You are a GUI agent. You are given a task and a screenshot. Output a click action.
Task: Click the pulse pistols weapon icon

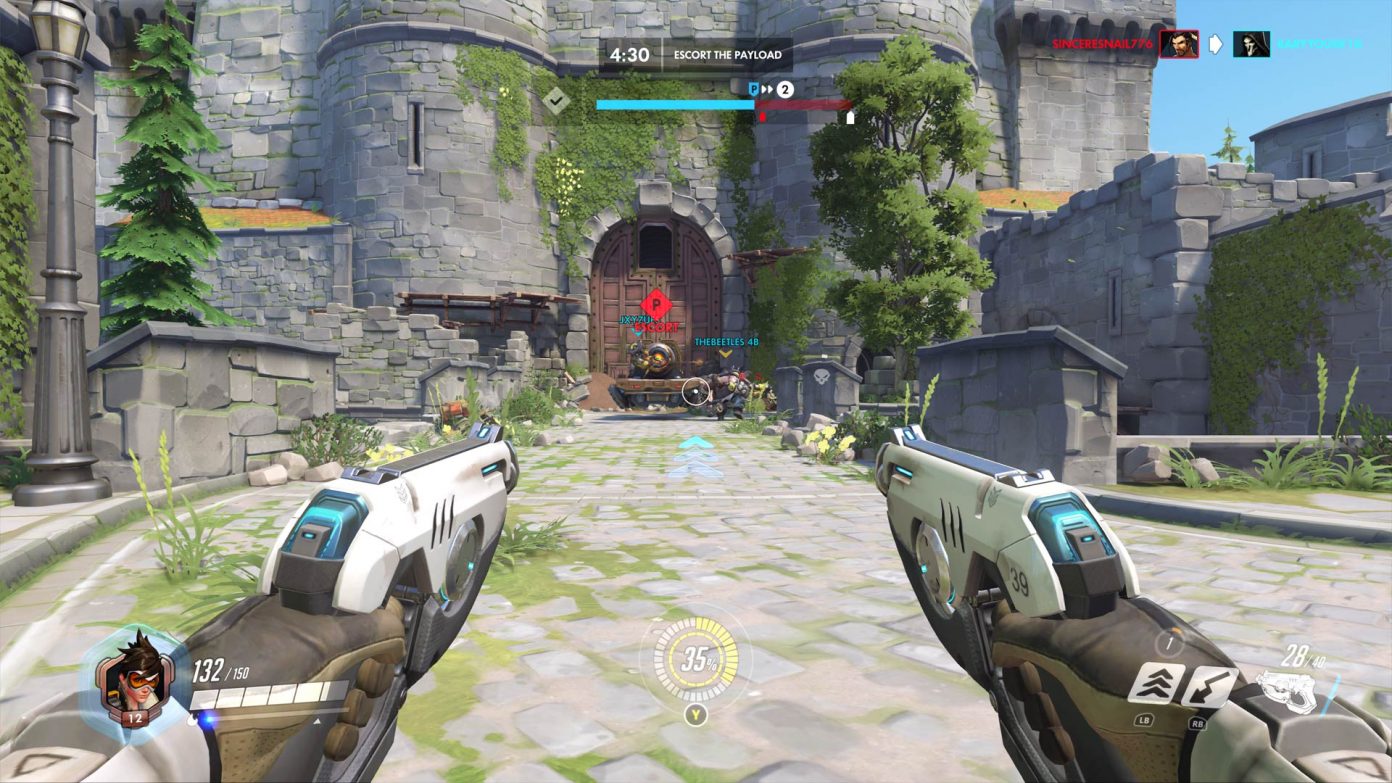pyautogui.click(x=1290, y=691)
